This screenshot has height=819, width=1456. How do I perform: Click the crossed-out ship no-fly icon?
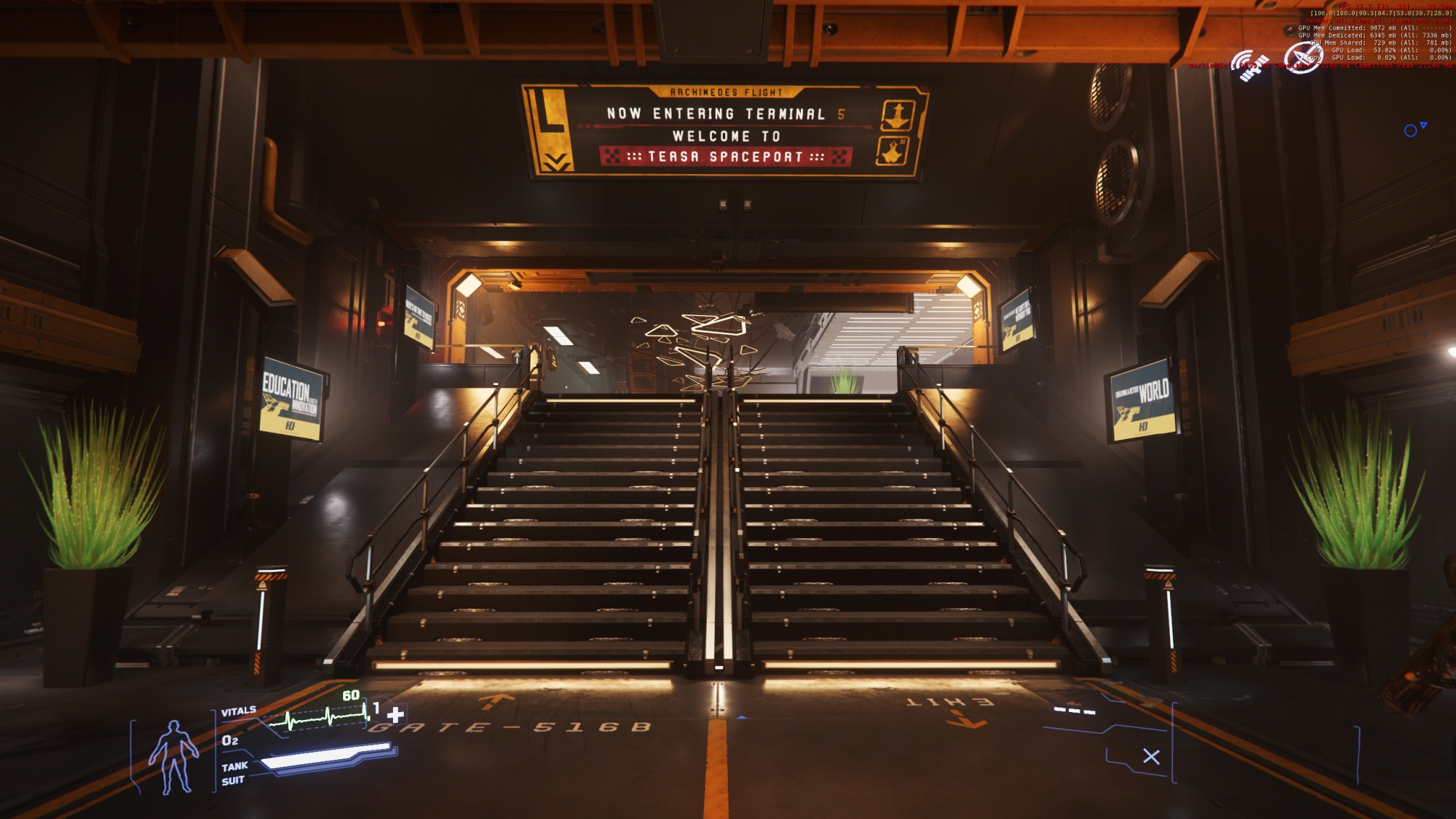tap(1301, 58)
